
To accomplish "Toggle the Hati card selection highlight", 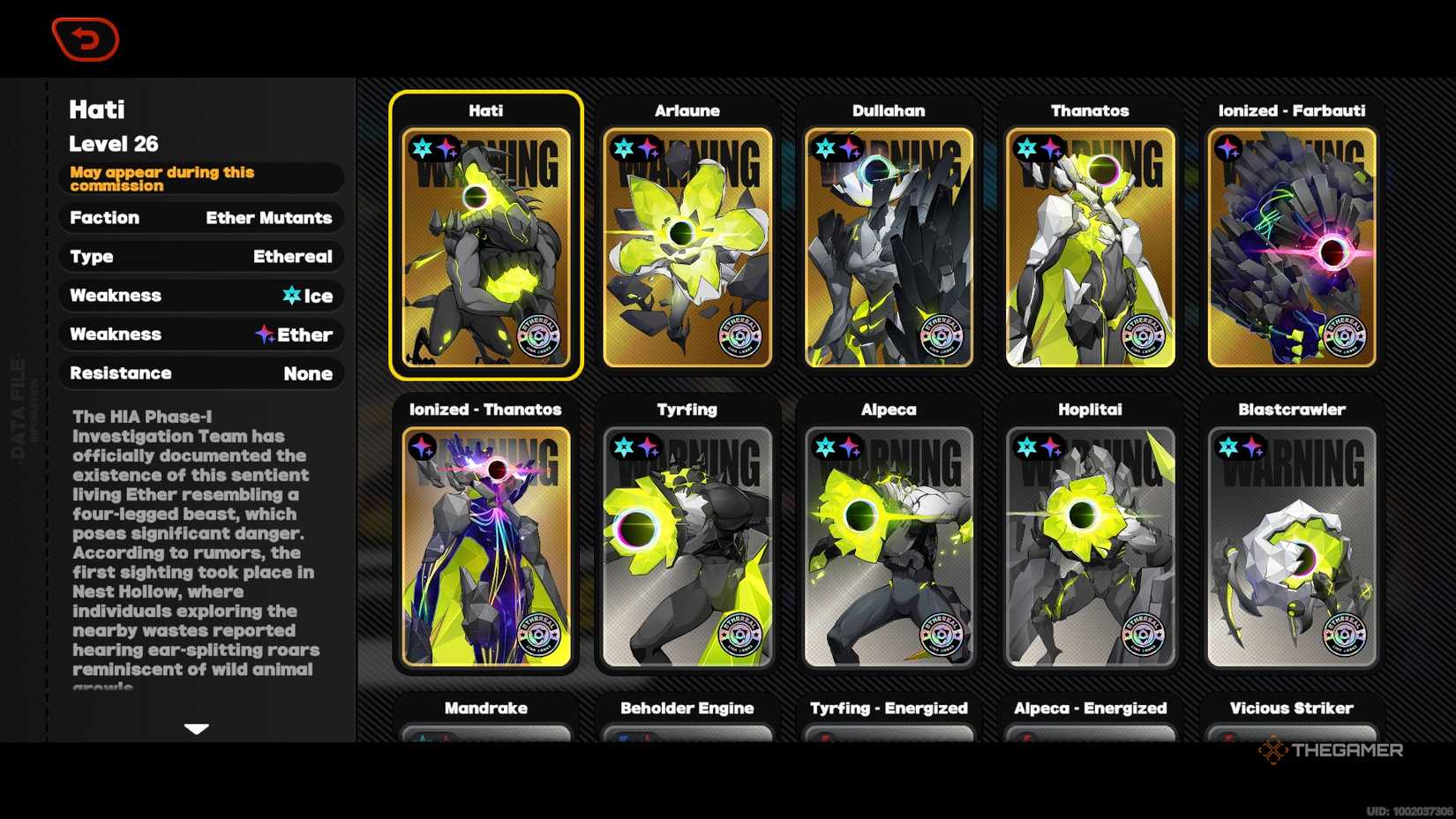I will click(x=486, y=240).
